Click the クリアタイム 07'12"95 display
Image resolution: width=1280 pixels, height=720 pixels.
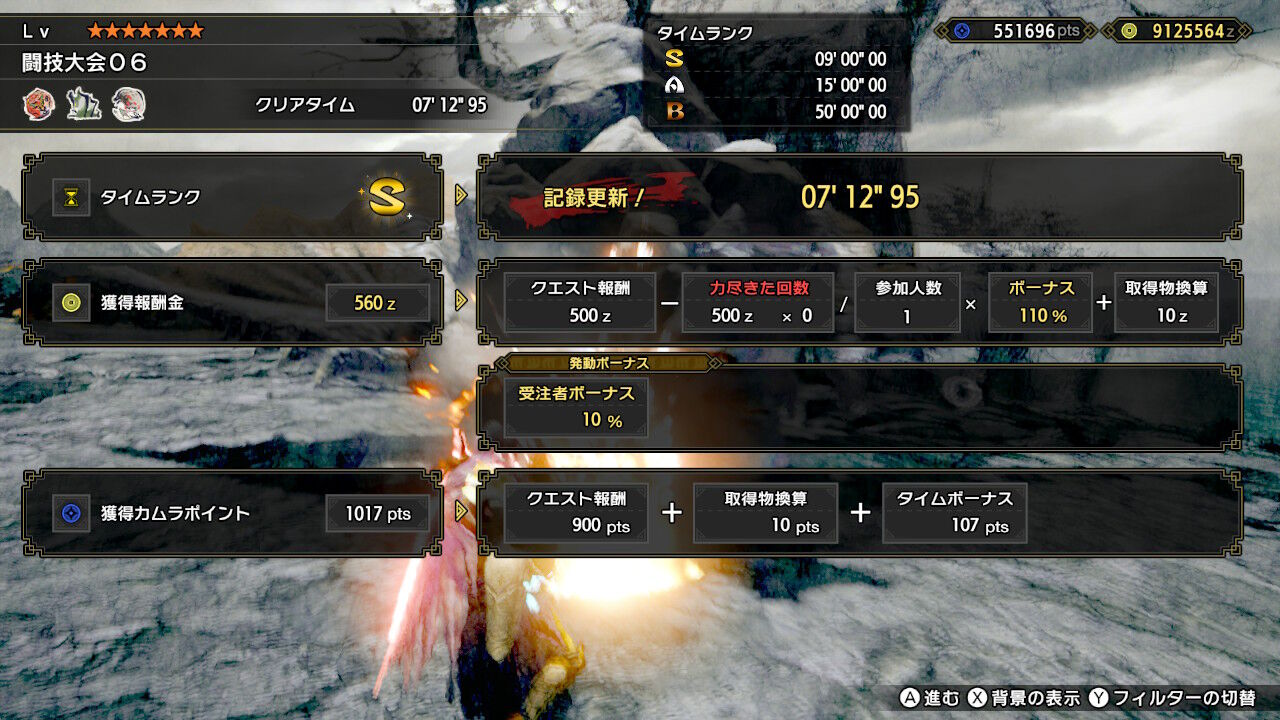coord(370,104)
